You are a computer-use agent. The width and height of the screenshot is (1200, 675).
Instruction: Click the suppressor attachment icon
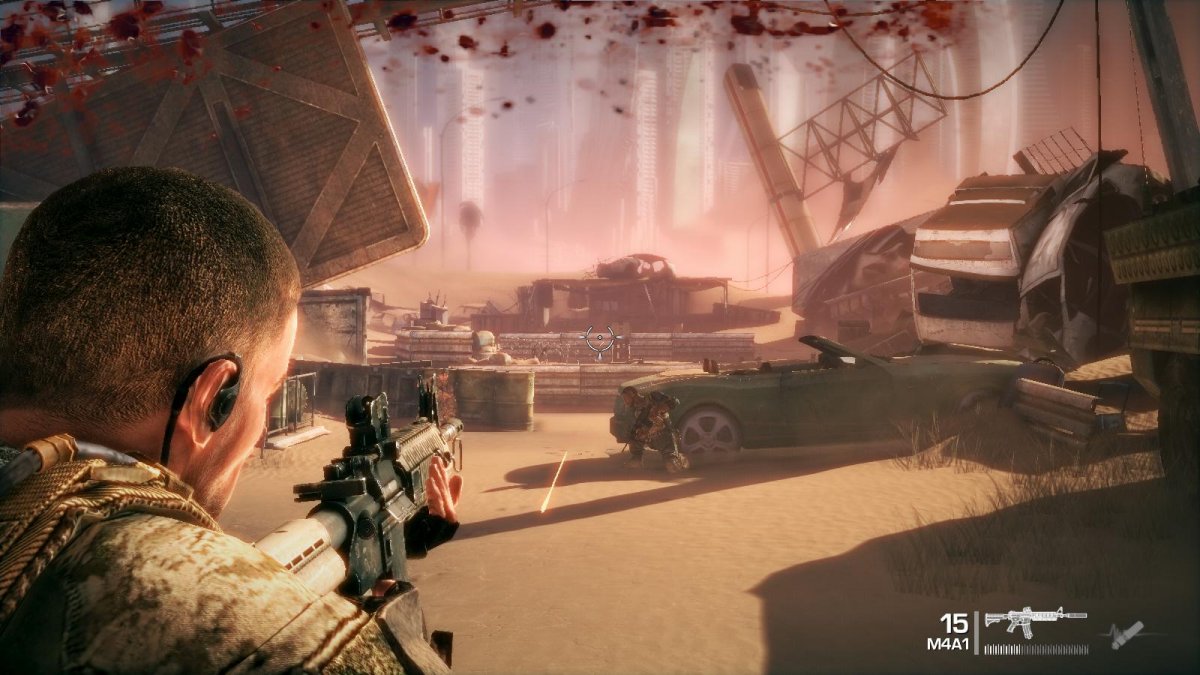pos(1126,634)
